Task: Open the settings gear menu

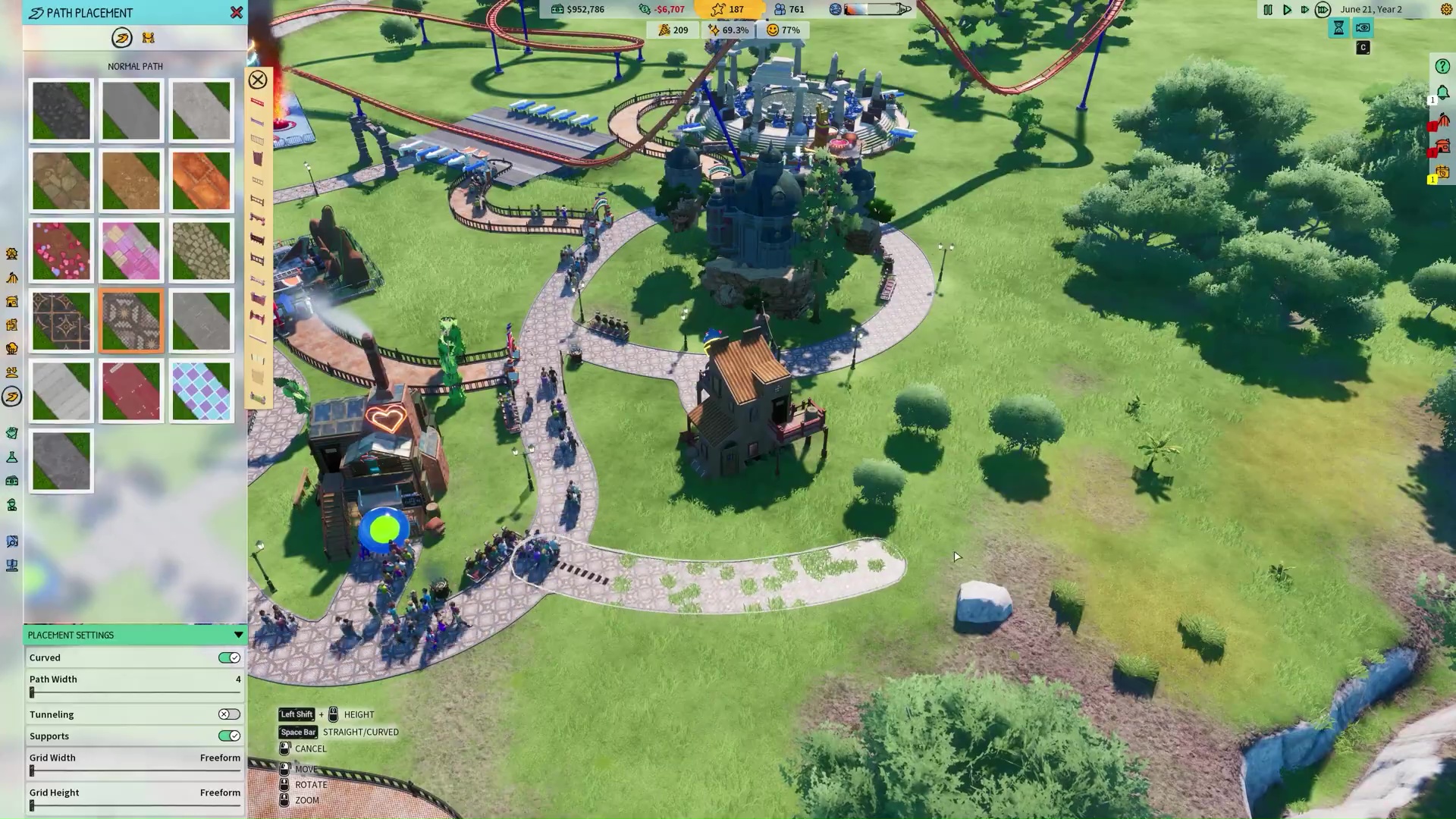Action: point(1446,10)
